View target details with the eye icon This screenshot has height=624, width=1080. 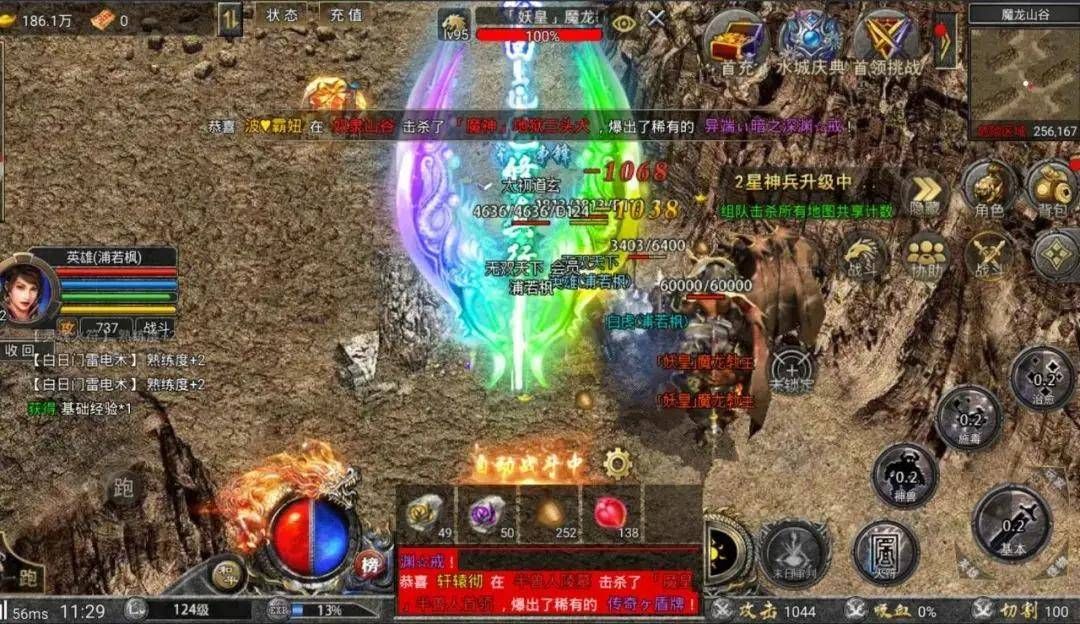(x=624, y=21)
